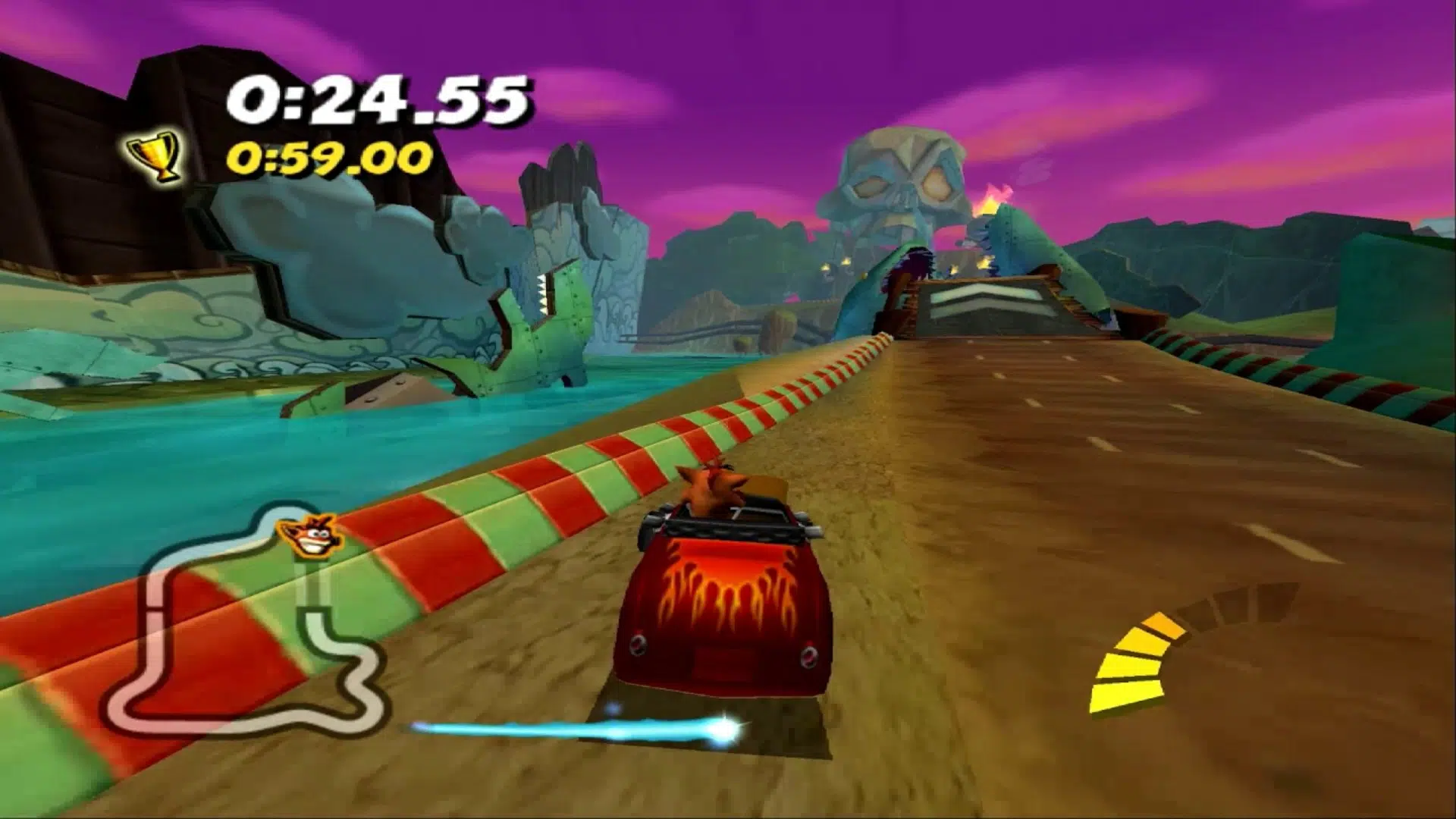Click the gold trophy icon
Viewport: 1456px width, 819px height.
(157, 156)
